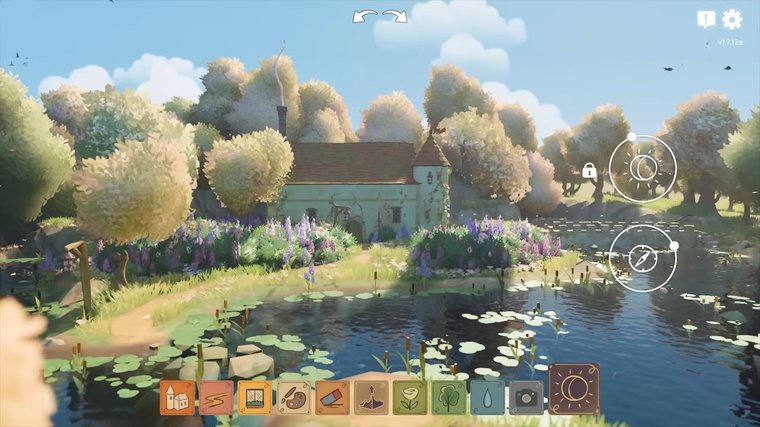Open the paint palette tool
760x427 pixels.
(x=294, y=397)
